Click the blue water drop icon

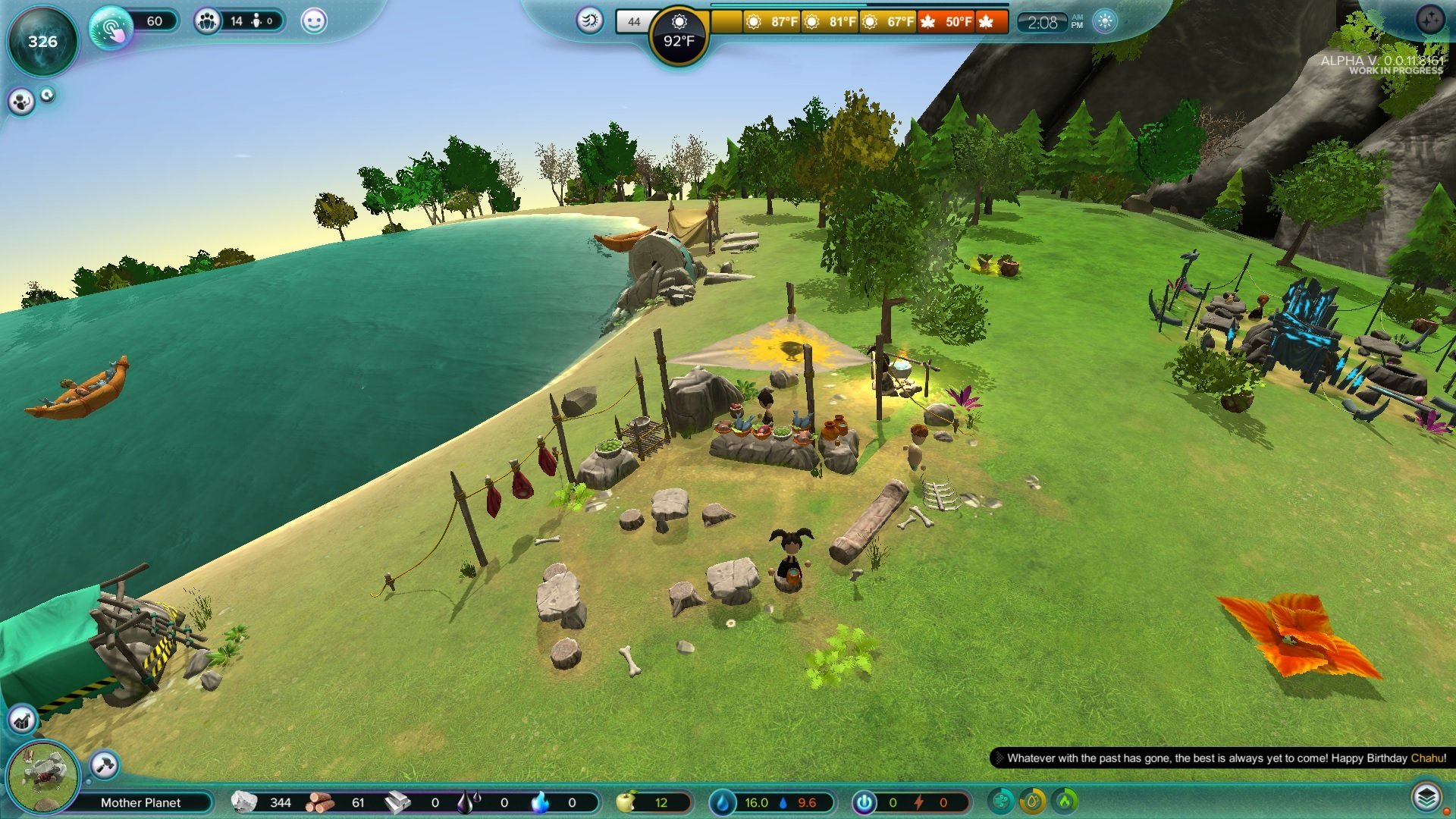[723, 802]
